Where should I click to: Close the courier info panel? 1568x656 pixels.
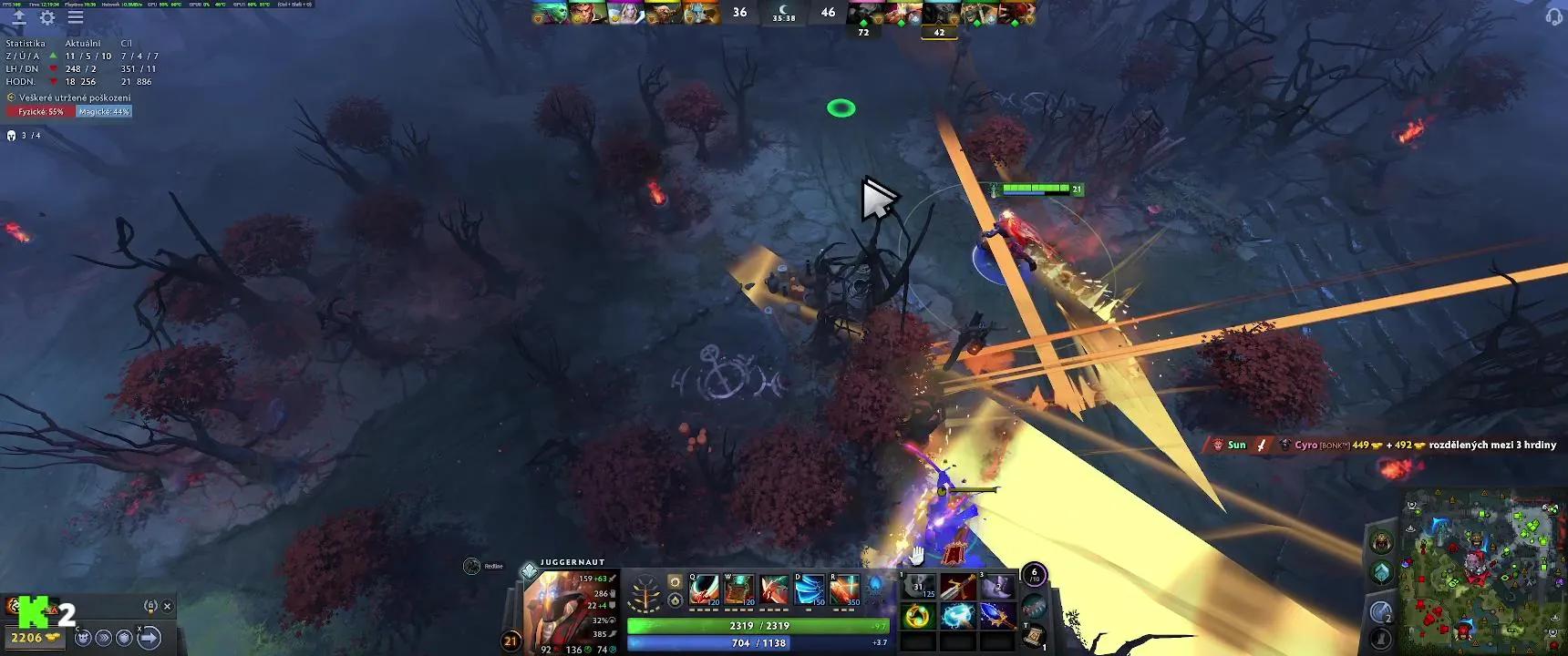tap(168, 605)
